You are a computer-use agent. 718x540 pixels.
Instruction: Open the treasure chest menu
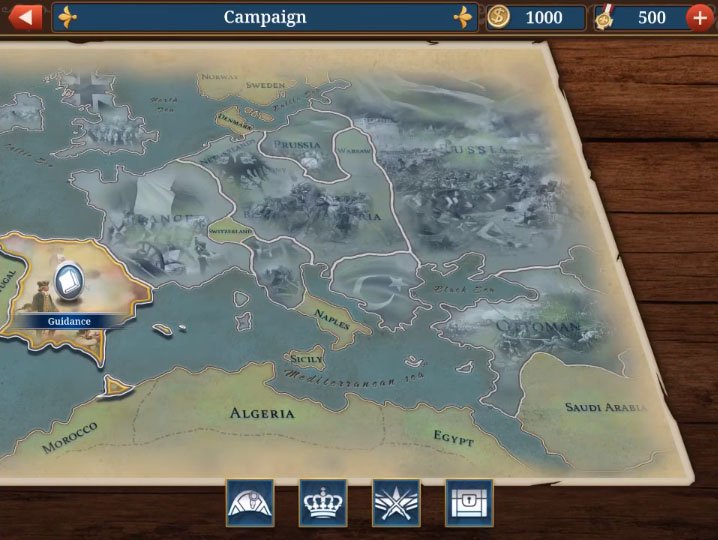[x=469, y=502]
